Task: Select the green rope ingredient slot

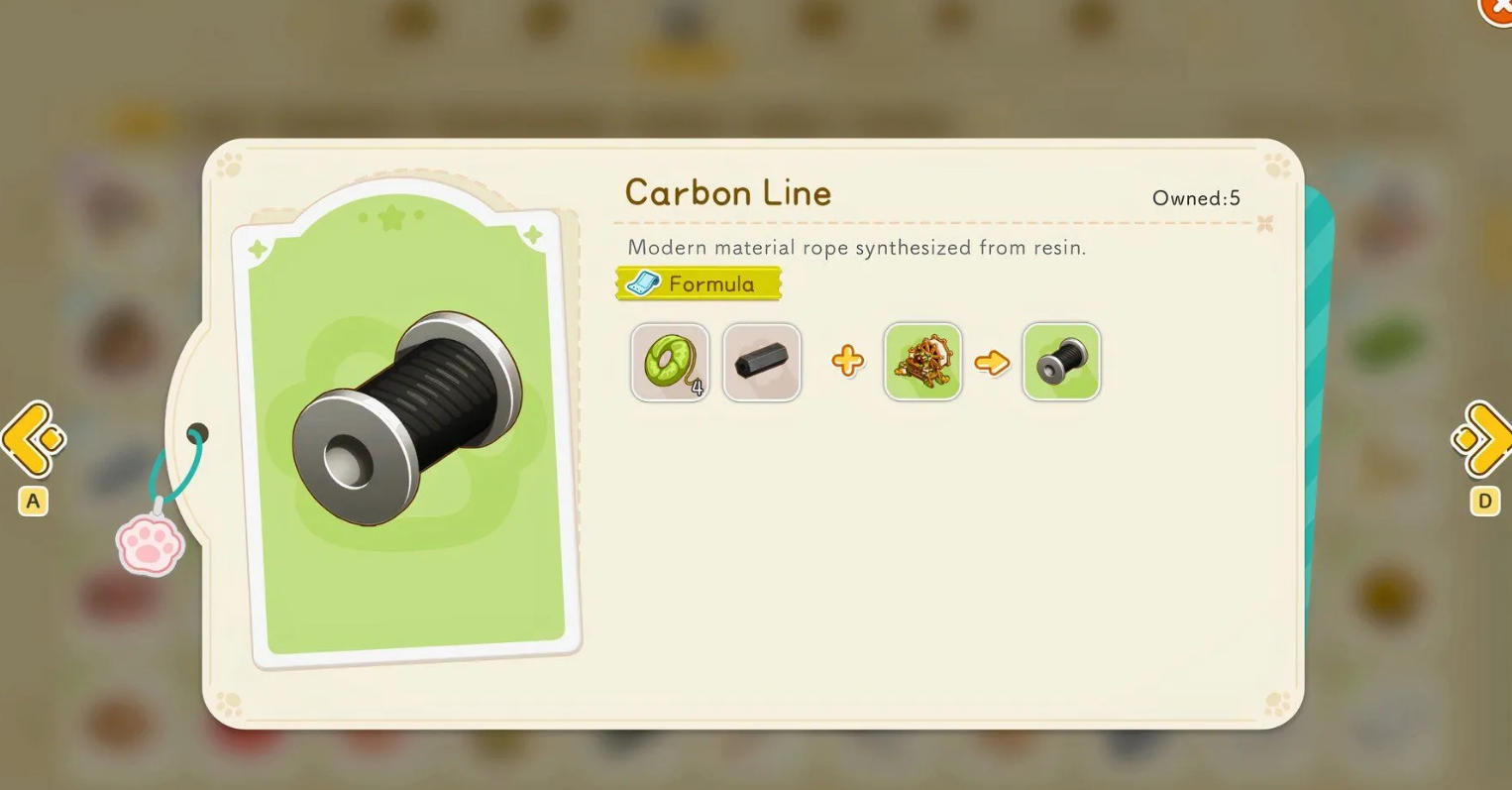Action: [x=670, y=362]
